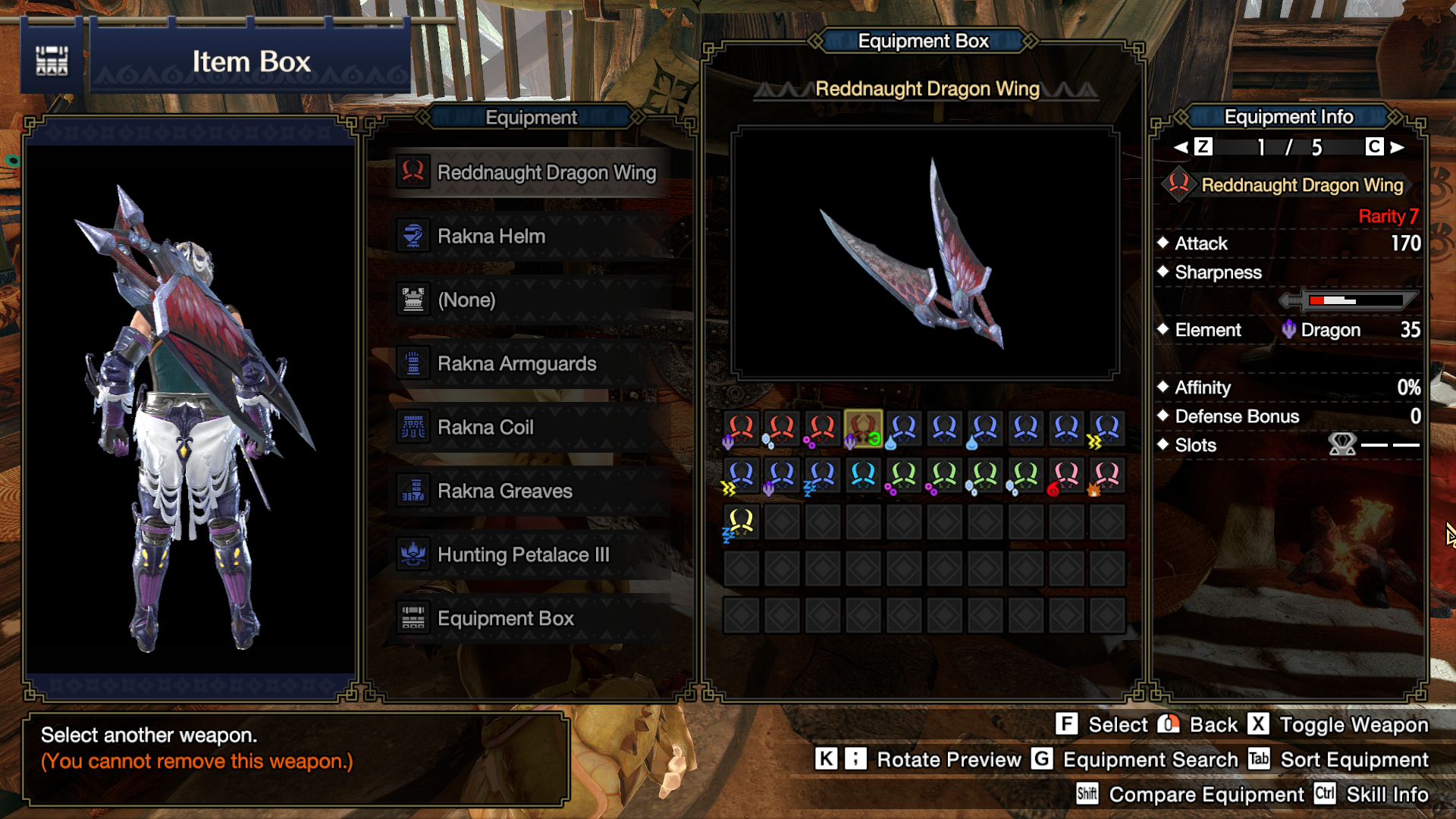Screen dimensions: 1456x819
Task: Choose the red dual blades with poison bubbles
Action: coord(822,429)
